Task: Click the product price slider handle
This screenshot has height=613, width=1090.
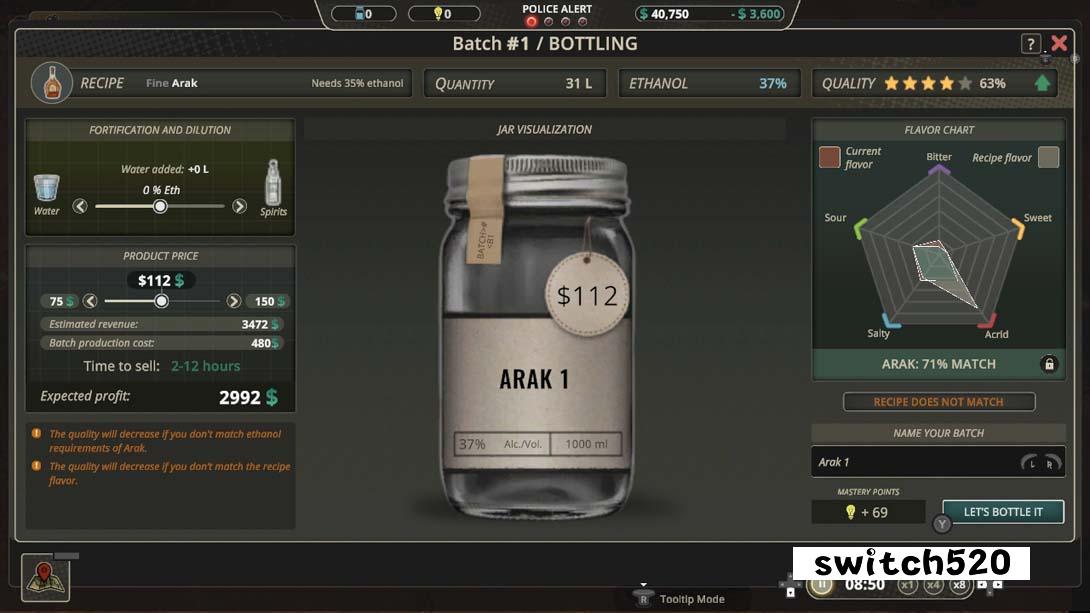Action: (161, 301)
